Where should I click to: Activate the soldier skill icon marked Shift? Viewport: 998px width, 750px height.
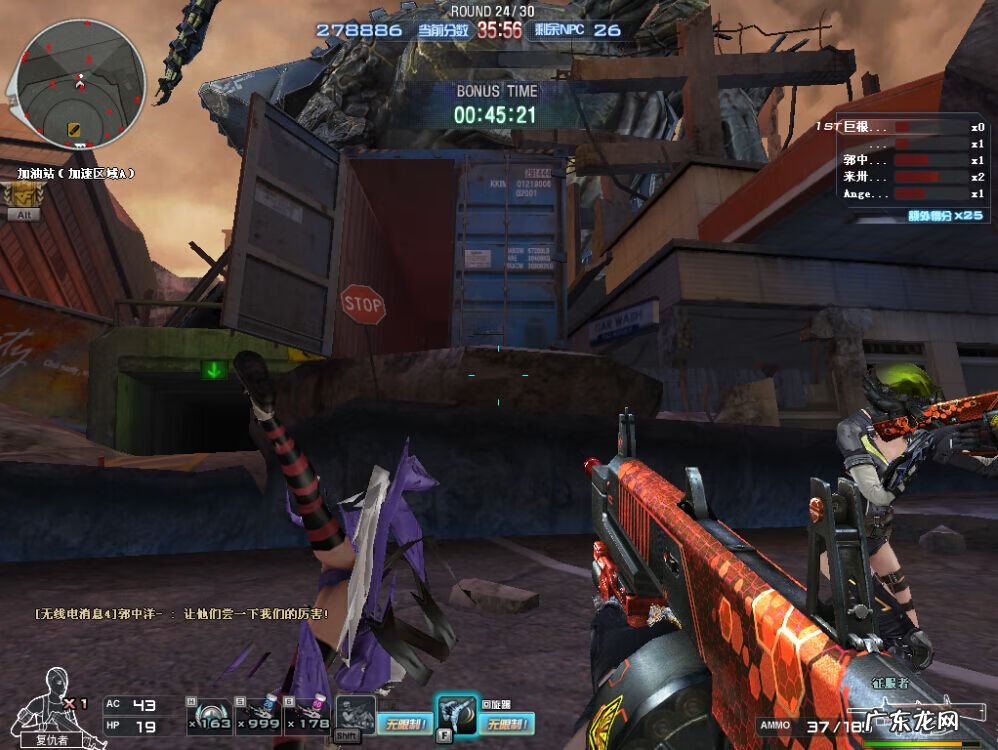(x=354, y=714)
